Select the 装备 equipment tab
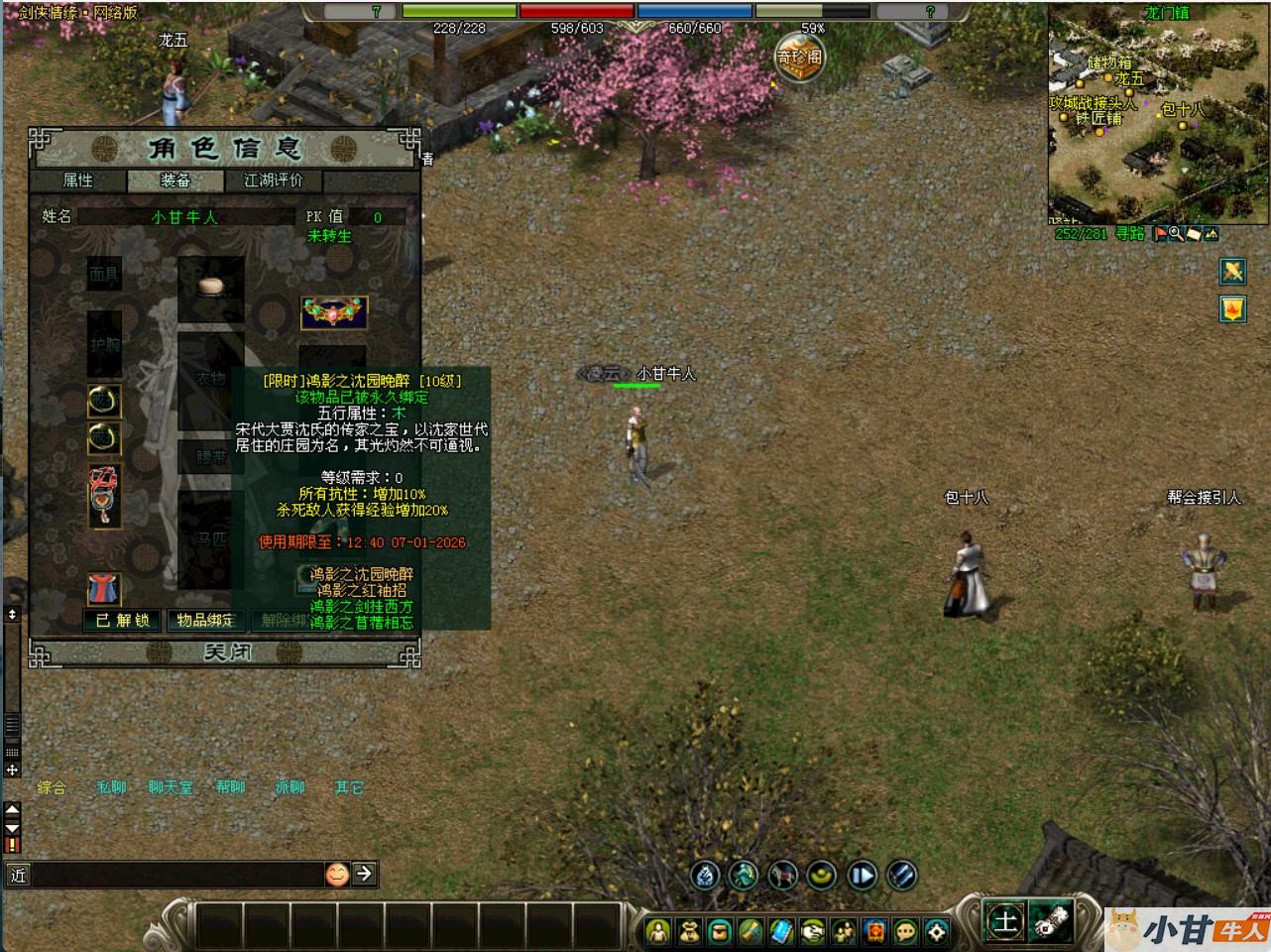The width and height of the screenshot is (1271, 952). click(175, 179)
